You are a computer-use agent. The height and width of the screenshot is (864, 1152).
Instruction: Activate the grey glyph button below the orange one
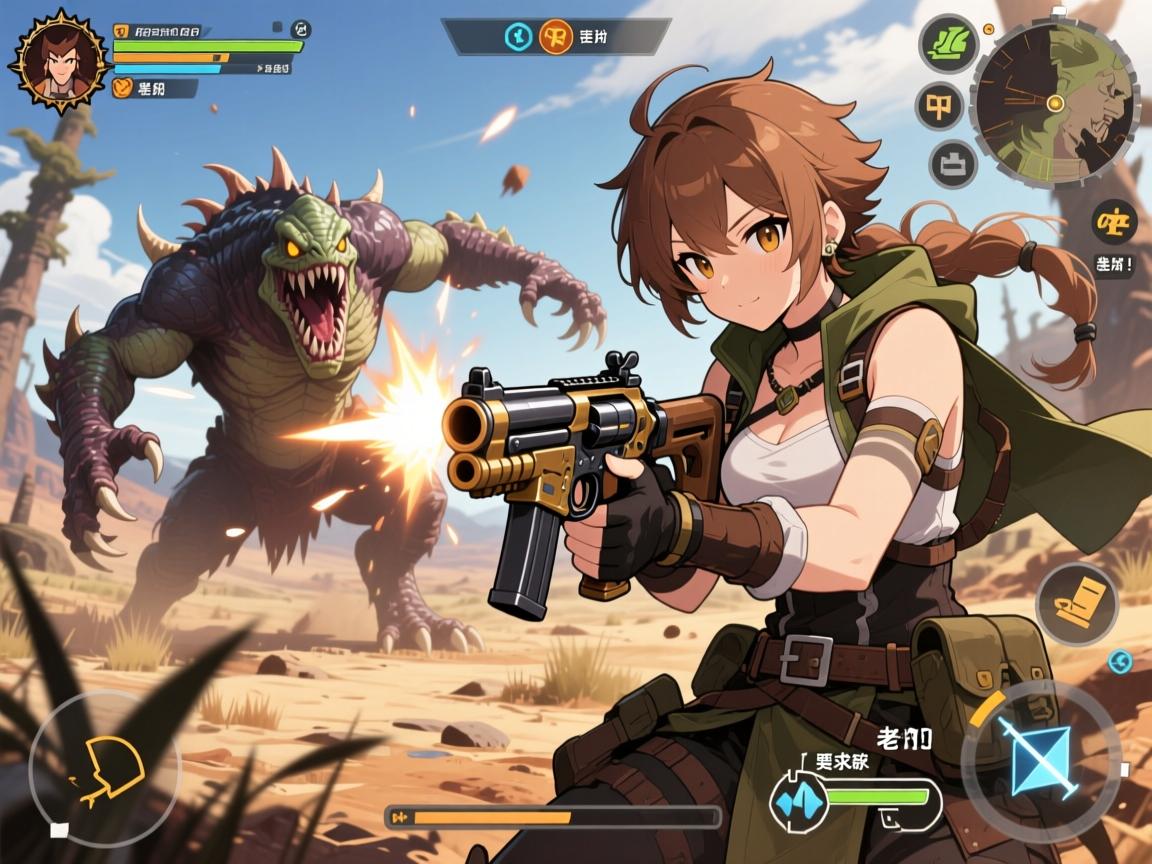tap(953, 163)
